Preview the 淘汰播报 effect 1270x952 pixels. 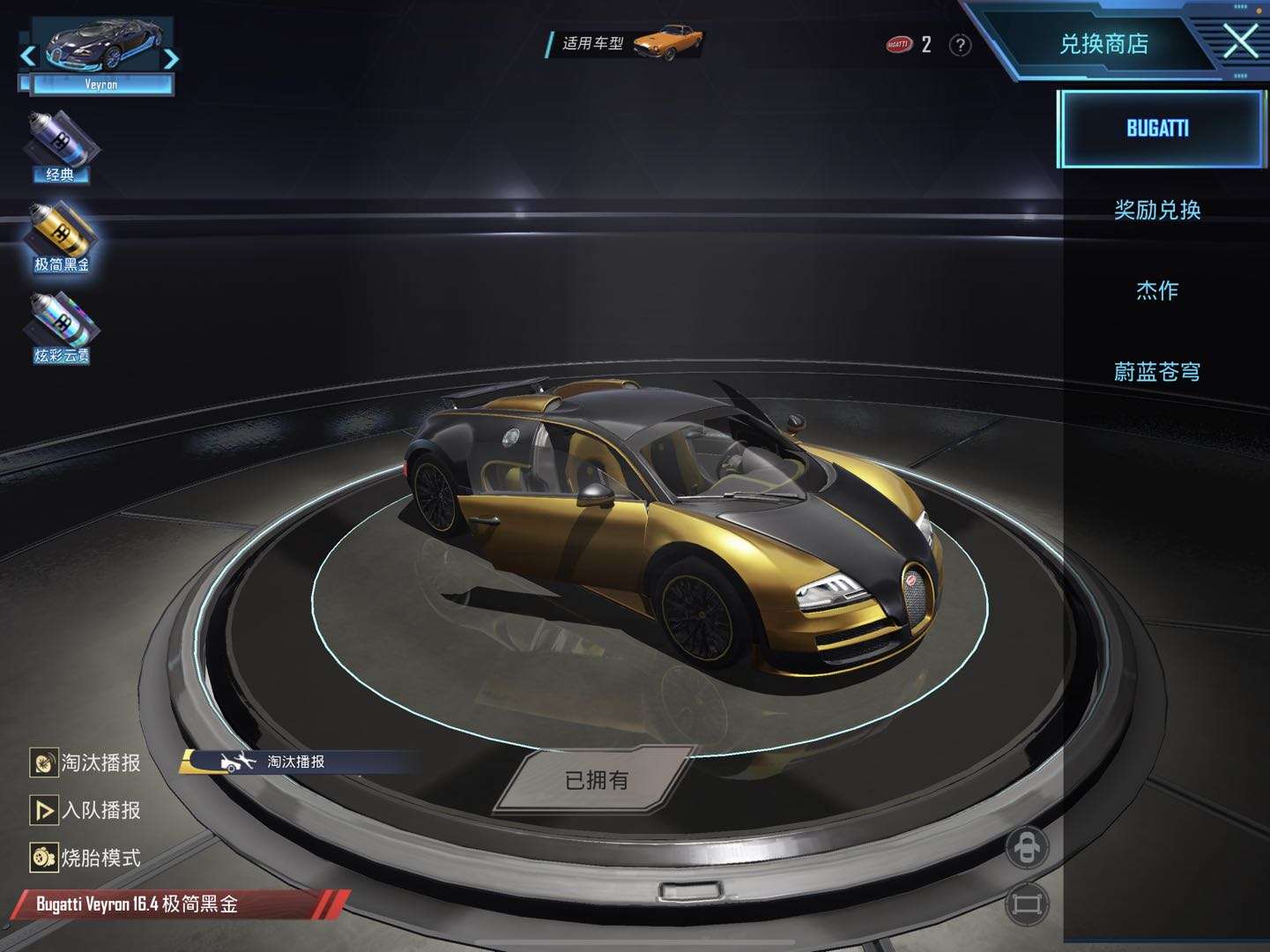coord(86,762)
